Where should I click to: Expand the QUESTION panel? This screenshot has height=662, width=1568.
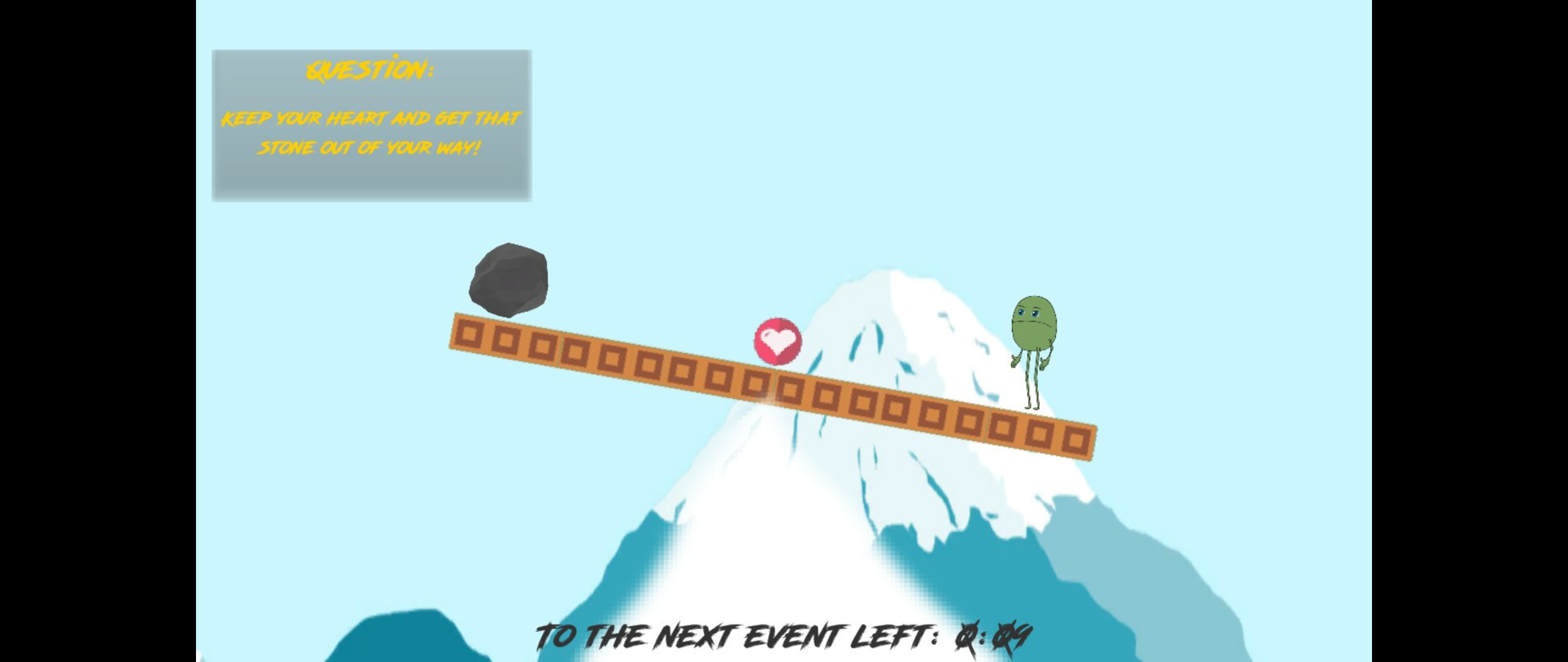372,123
